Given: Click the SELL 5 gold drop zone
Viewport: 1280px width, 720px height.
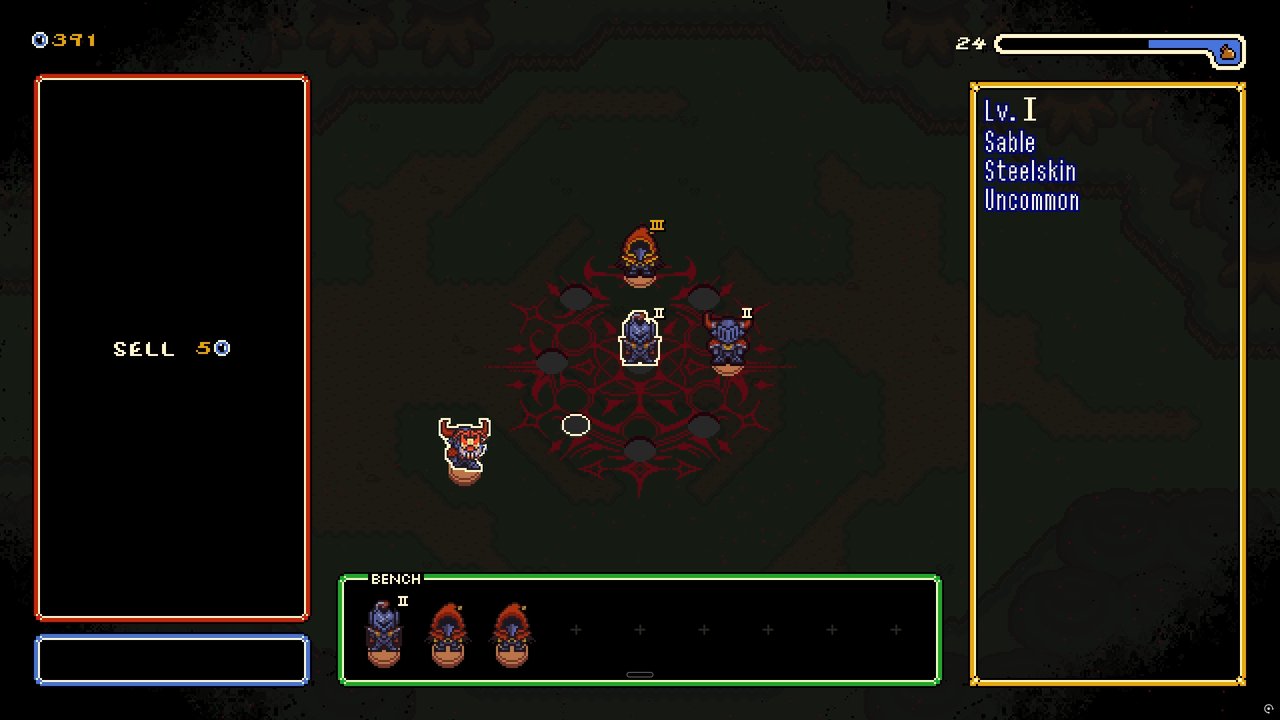Looking at the screenshot, I should 171,349.
